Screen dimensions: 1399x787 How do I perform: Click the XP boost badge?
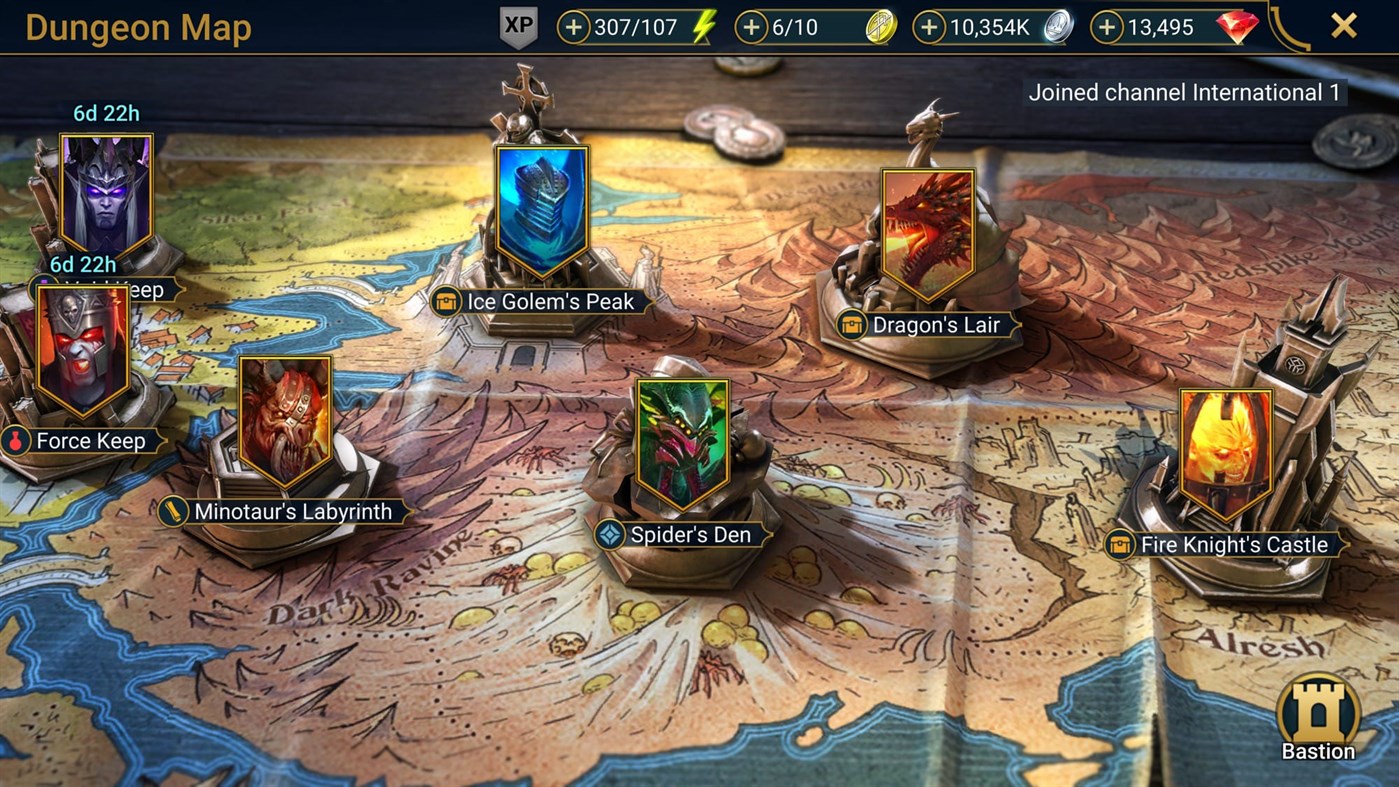[517, 27]
